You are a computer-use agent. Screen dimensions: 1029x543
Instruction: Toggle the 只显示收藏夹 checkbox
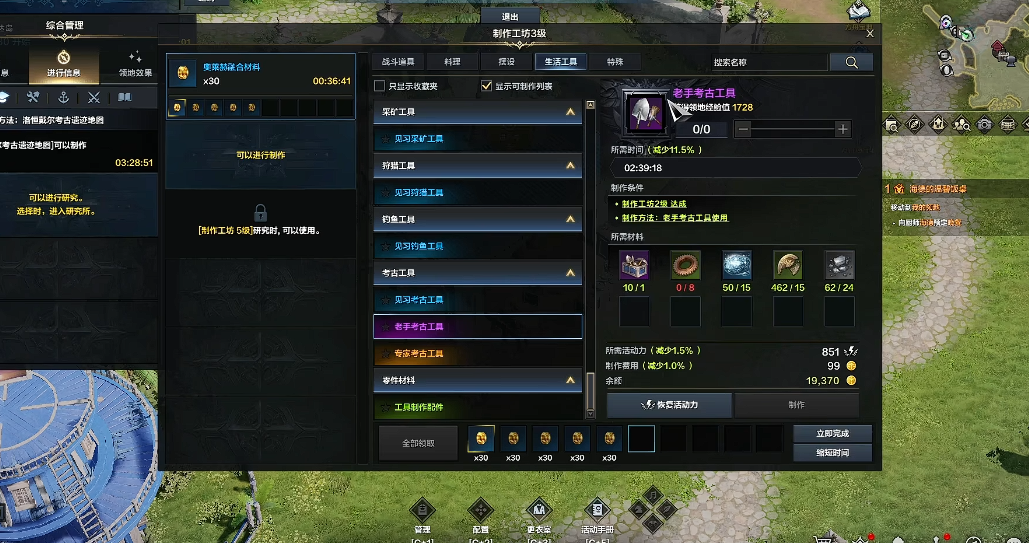(380, 86)
